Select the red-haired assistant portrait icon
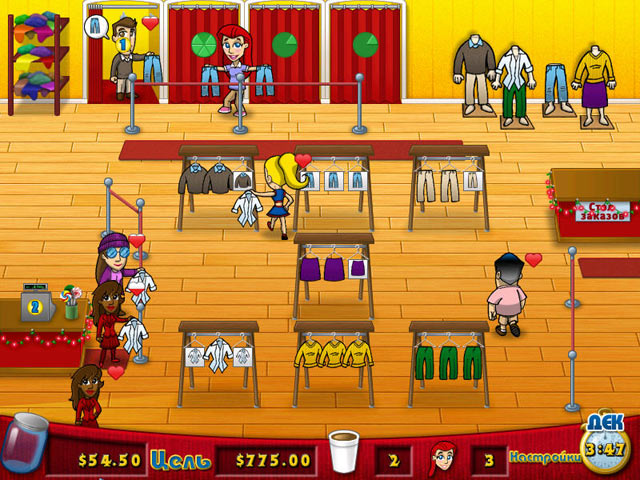640x480 pixels. (443, 458)
